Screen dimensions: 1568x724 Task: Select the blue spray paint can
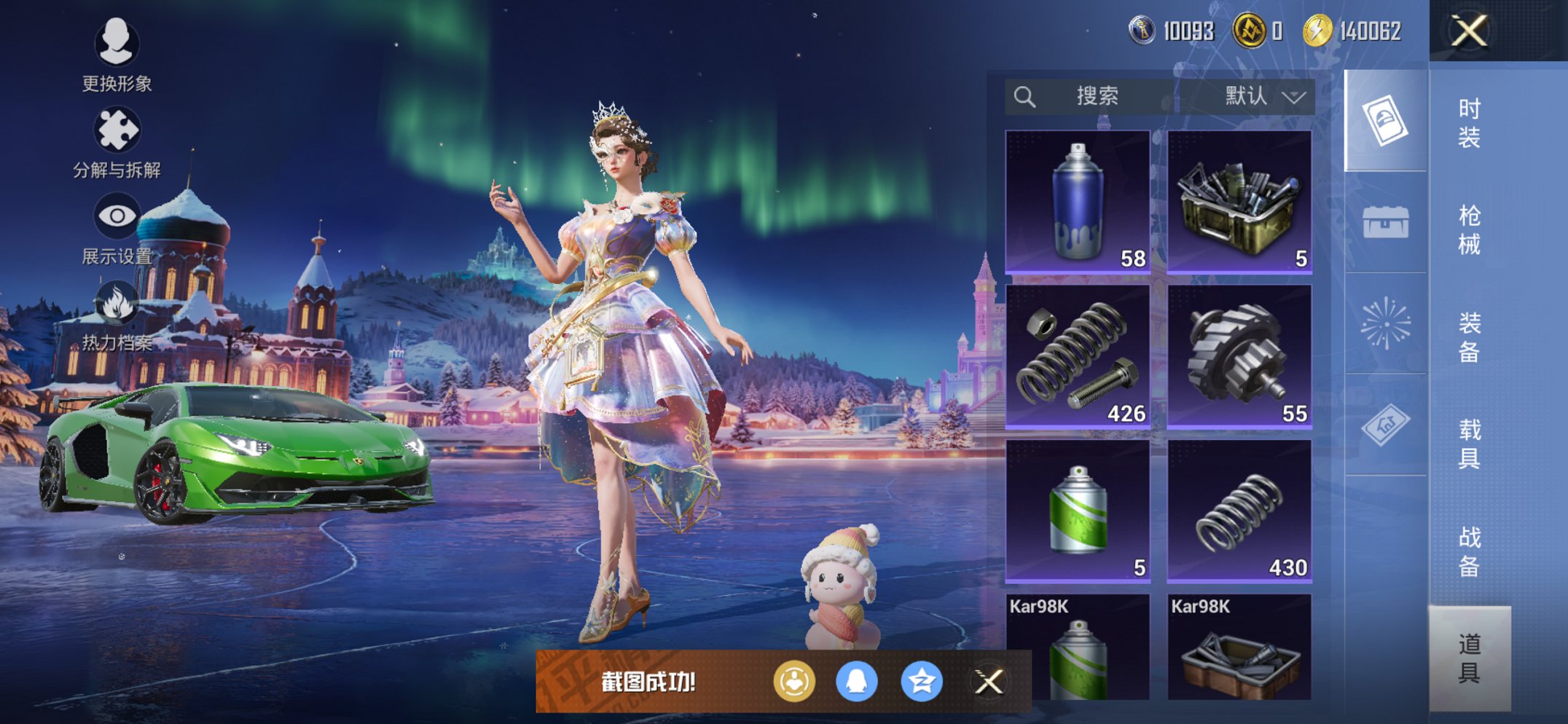pyautogui.click(x=1078, y=202)
